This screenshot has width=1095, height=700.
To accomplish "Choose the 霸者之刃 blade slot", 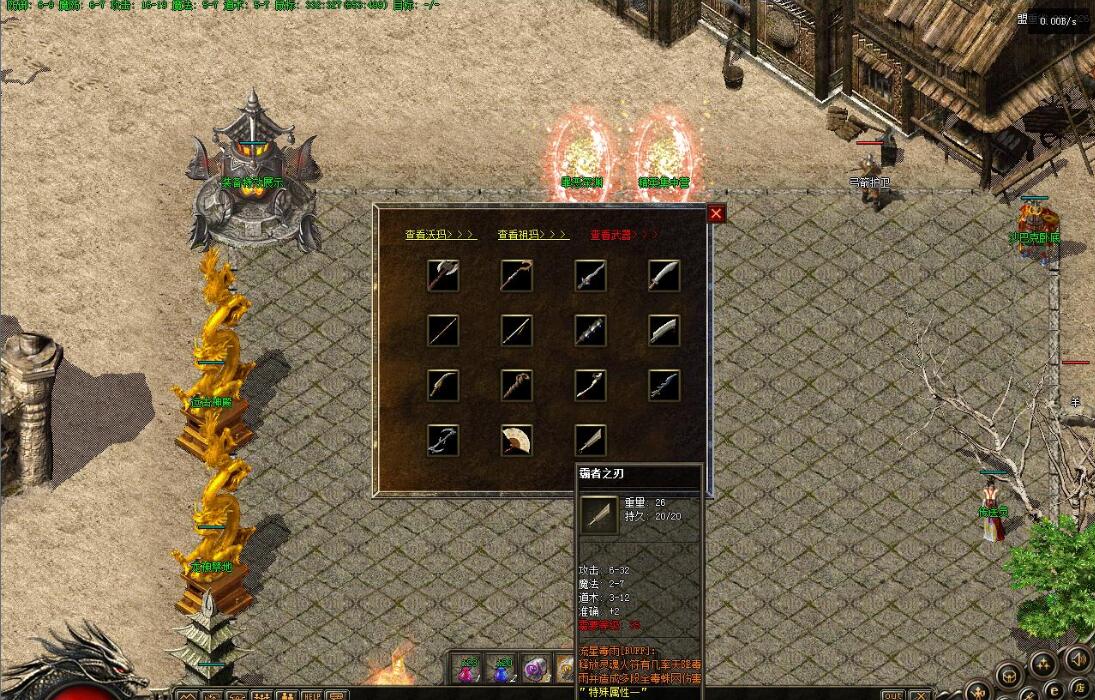I will (591, 440).
